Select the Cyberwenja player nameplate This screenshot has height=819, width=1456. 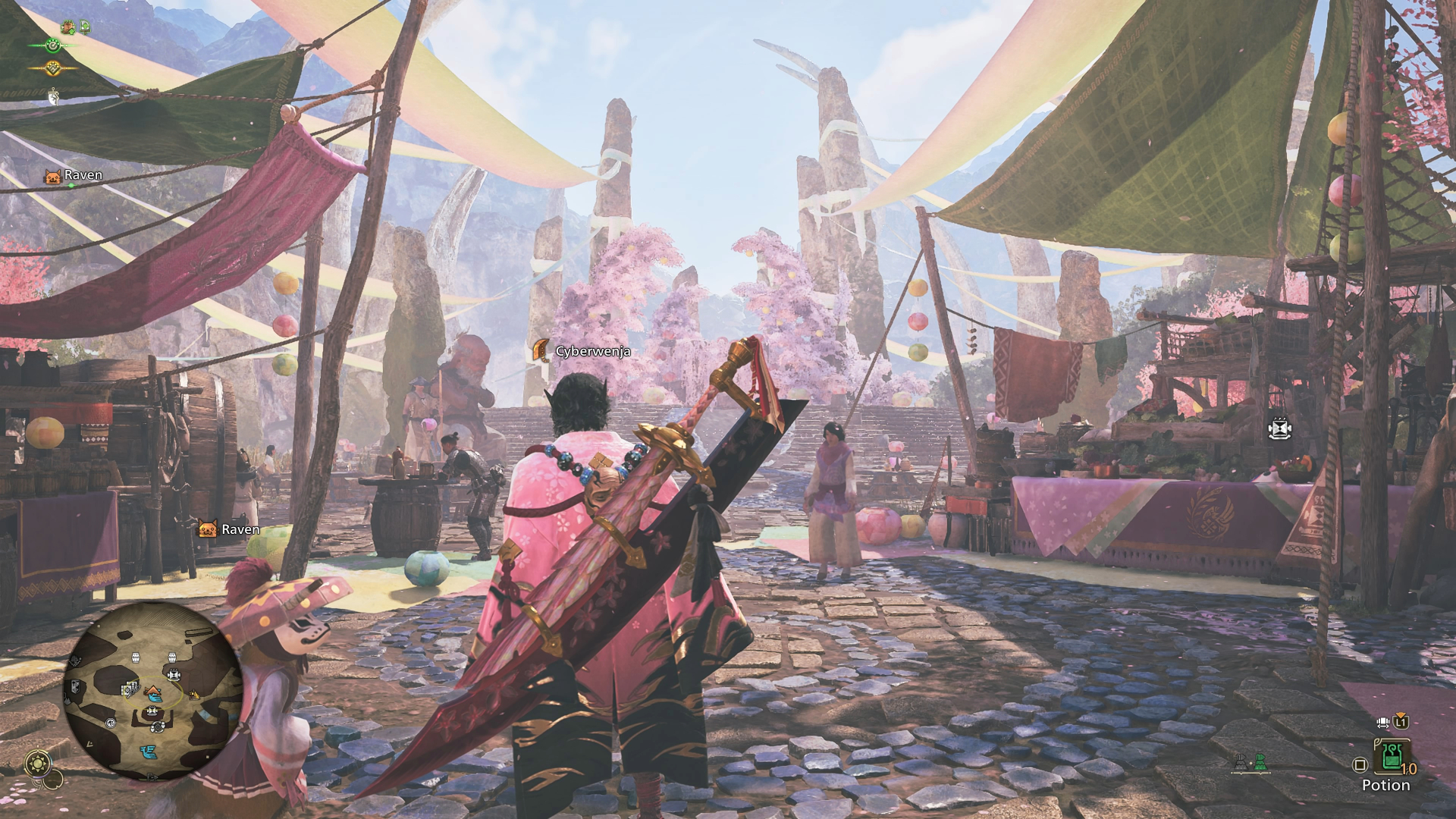tap(592, 352)
